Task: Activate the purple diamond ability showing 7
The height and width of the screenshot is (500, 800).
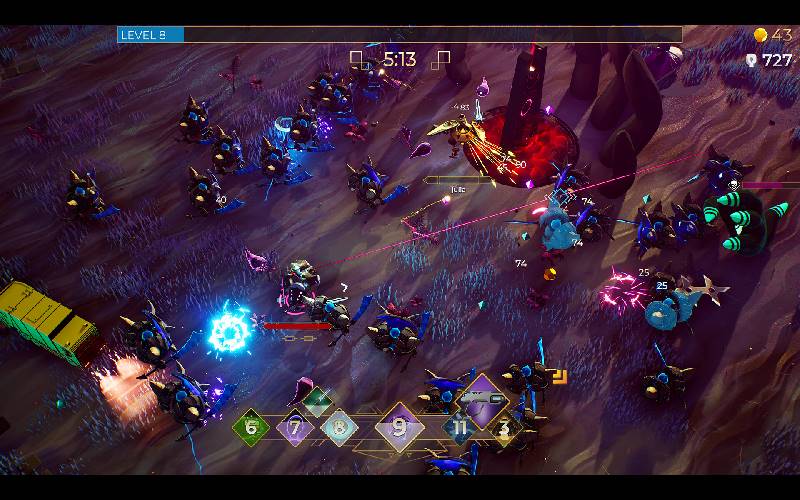Action: (x=295, y=429)
